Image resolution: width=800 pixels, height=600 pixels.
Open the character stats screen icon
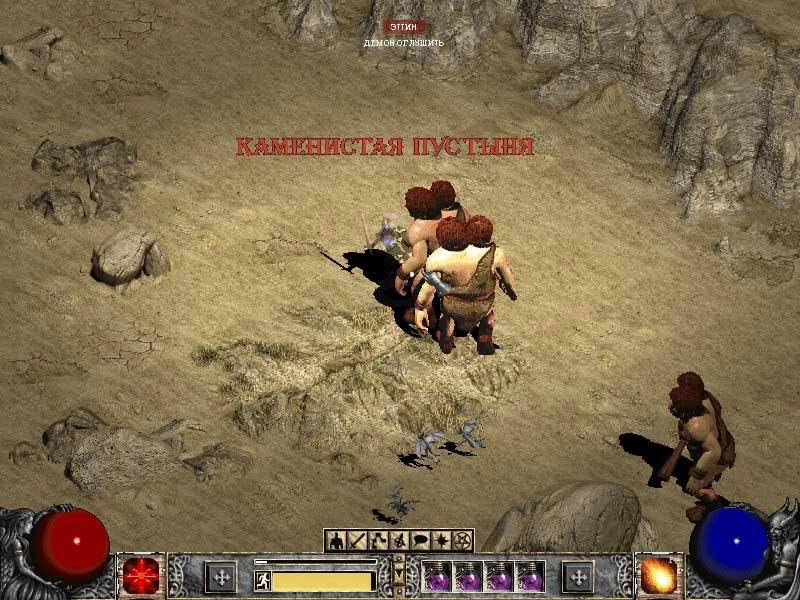(336, 541)
